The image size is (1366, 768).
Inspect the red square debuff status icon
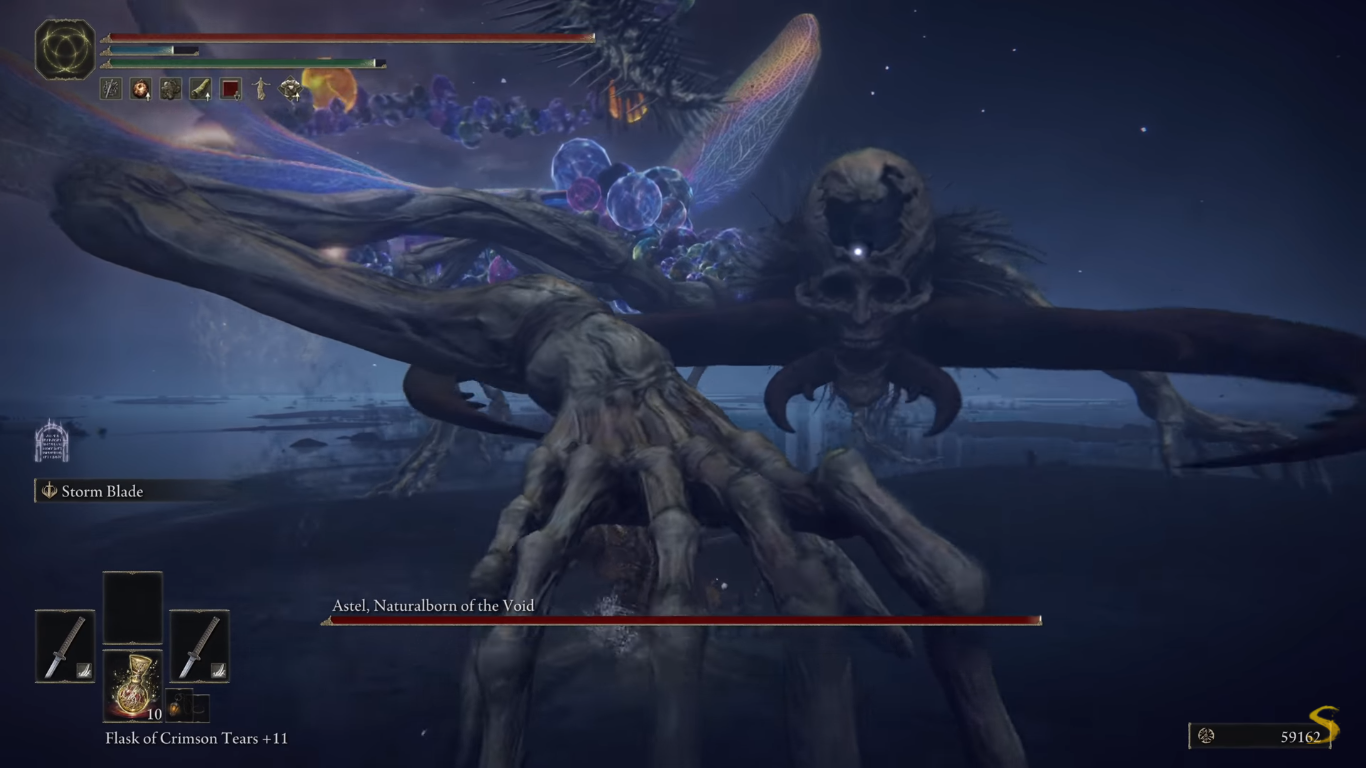pos(231,90)
